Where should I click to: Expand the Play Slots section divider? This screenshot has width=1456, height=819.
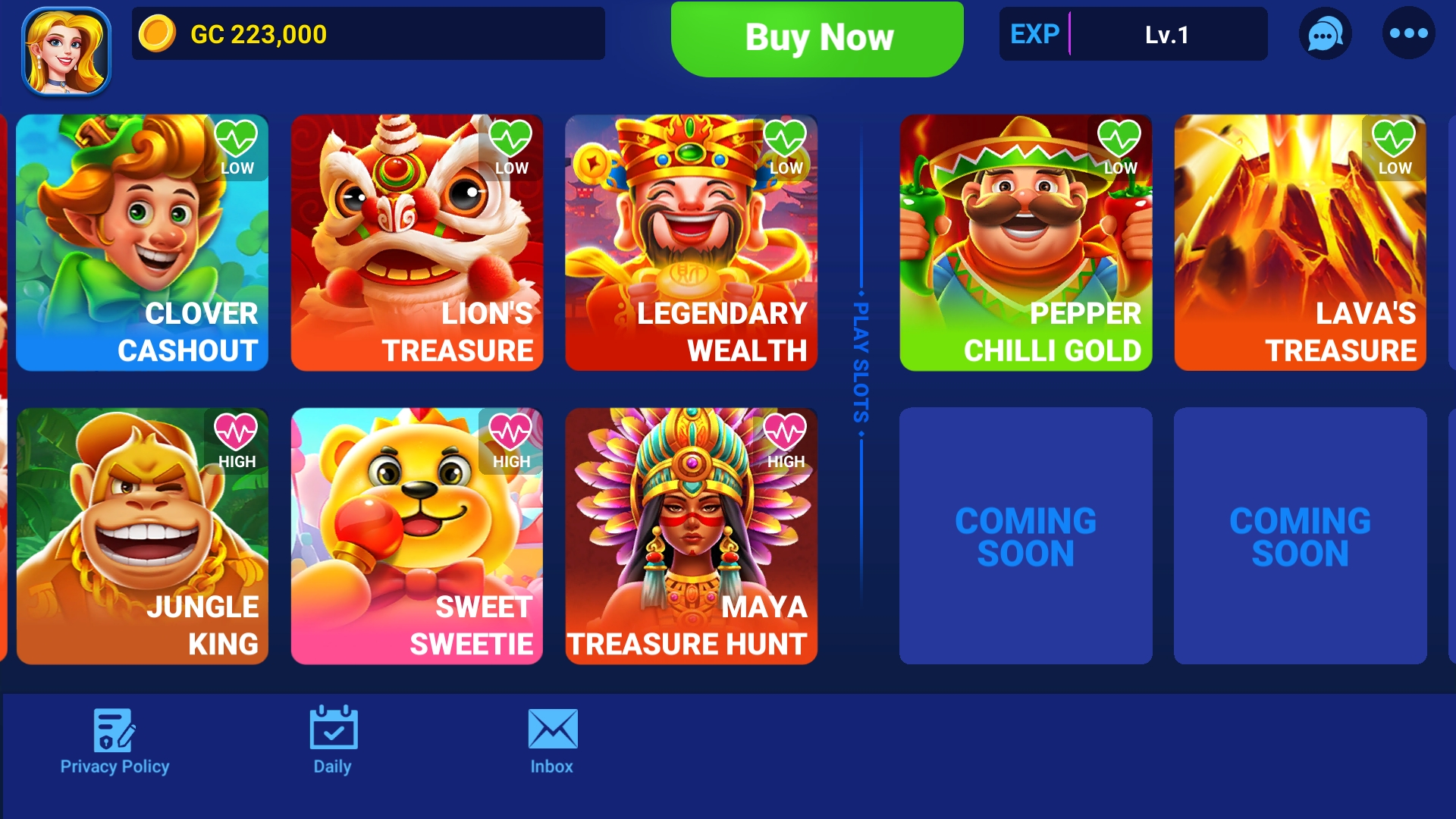[x=861, y=364]
